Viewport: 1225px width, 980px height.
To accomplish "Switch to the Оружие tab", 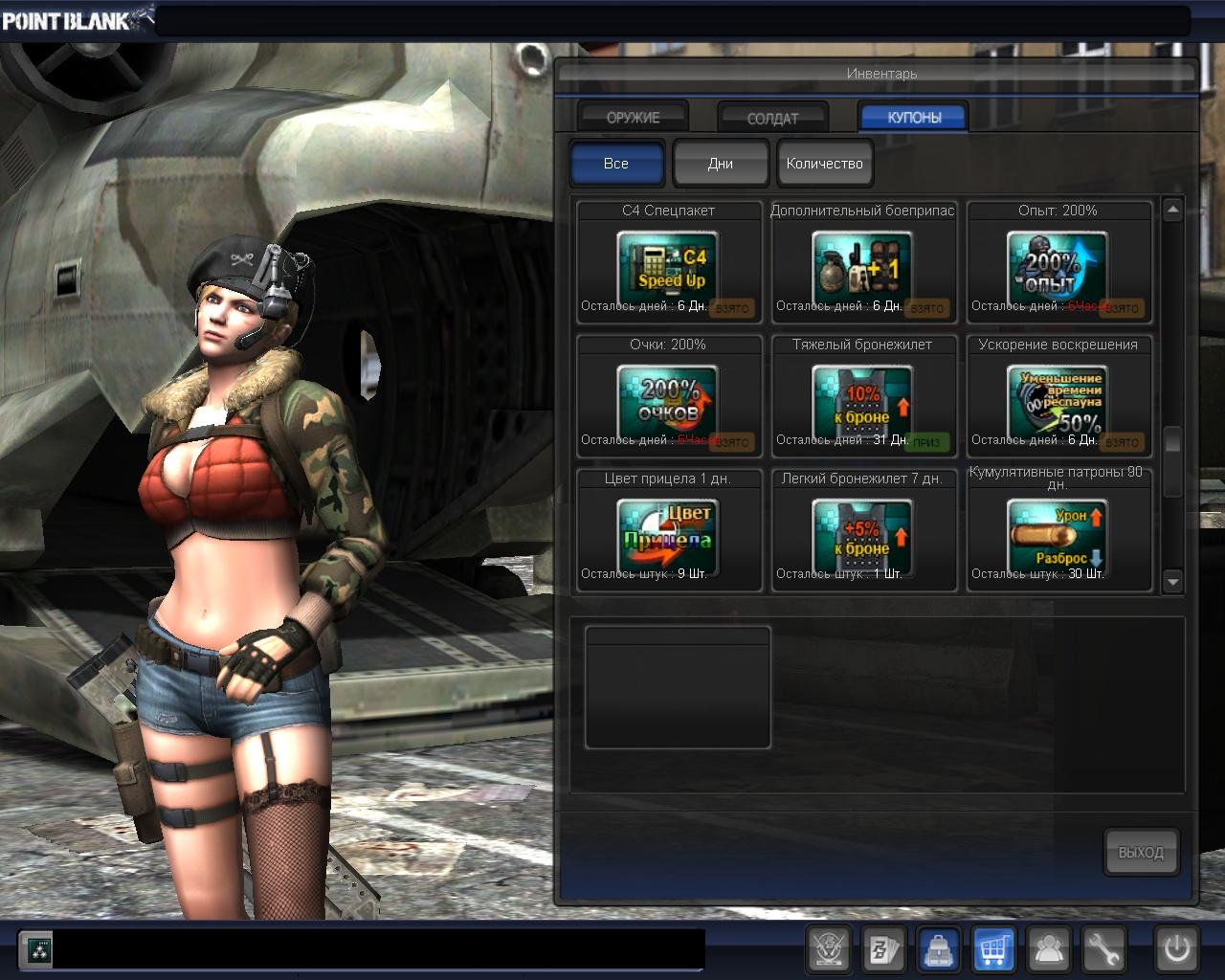I will 633,118.
